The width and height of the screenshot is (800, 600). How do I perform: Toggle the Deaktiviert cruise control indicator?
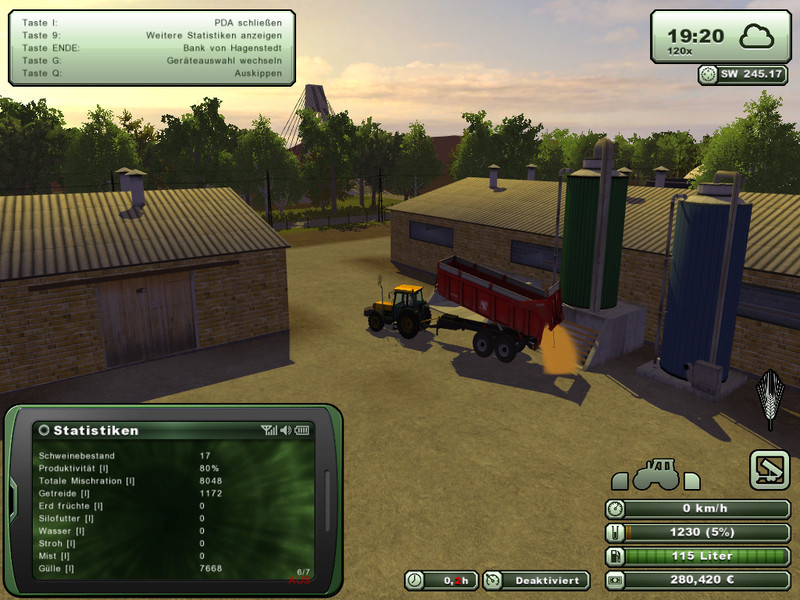click(x=536, y=580)
